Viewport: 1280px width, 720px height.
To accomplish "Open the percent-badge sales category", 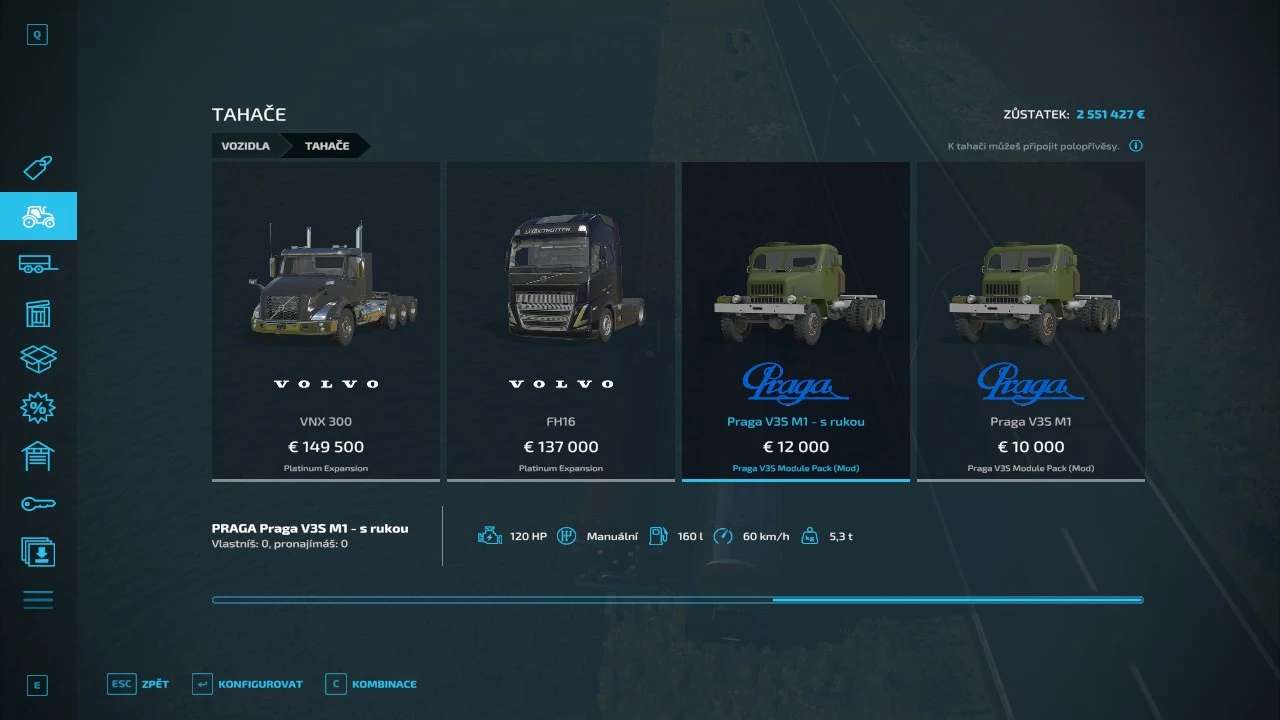I will 38,408.
